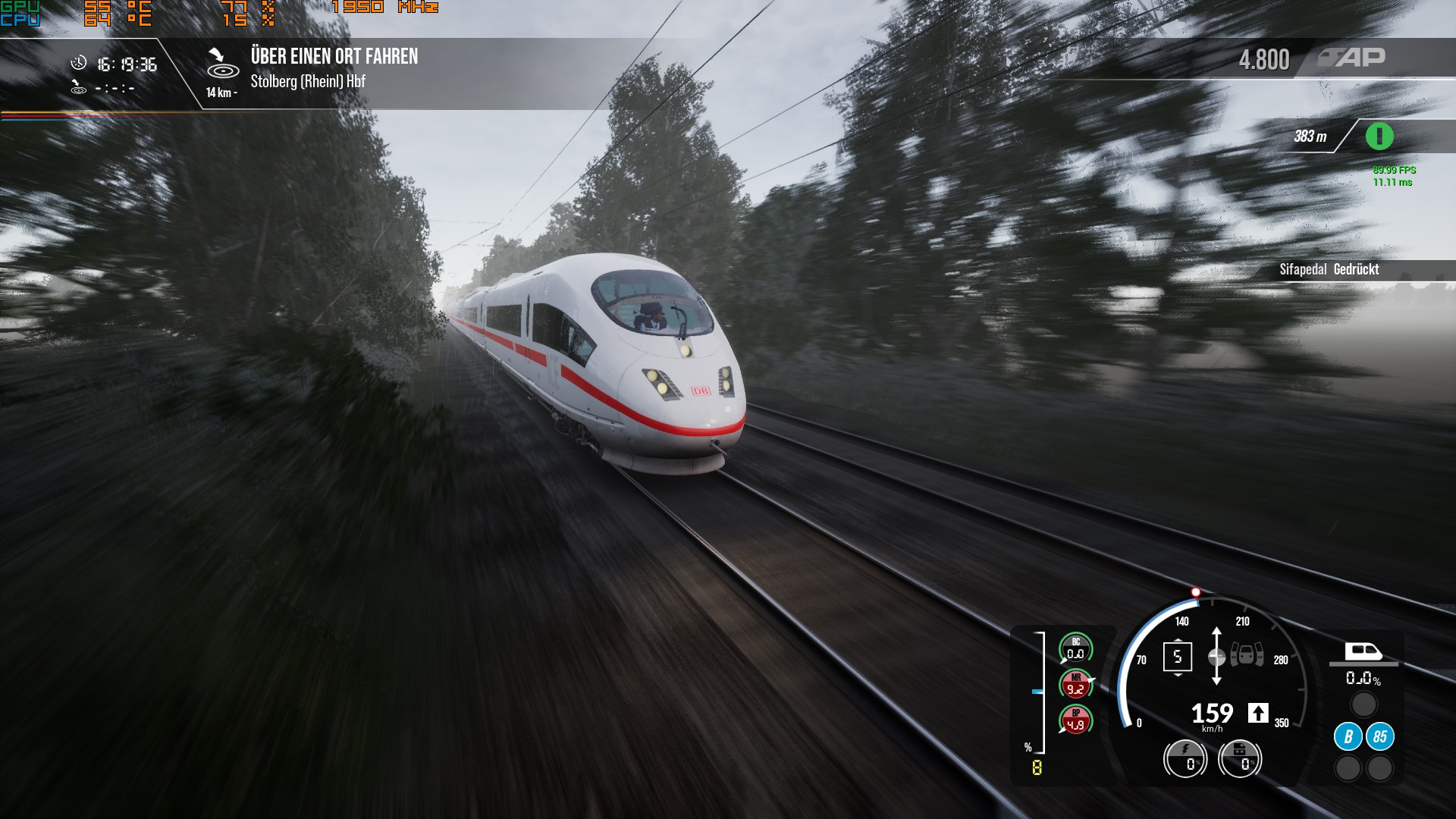Screen dimensions: 1456x819
Task: Select the blue LZB 'B' indicator
Action: 1348,736
